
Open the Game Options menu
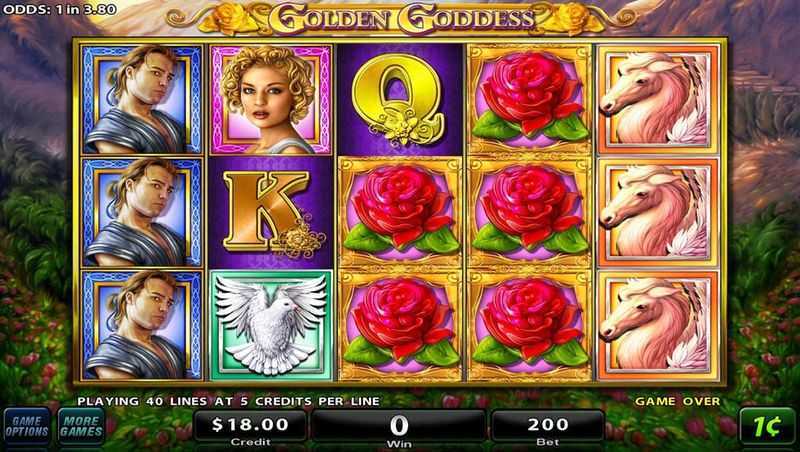[26, 426]
